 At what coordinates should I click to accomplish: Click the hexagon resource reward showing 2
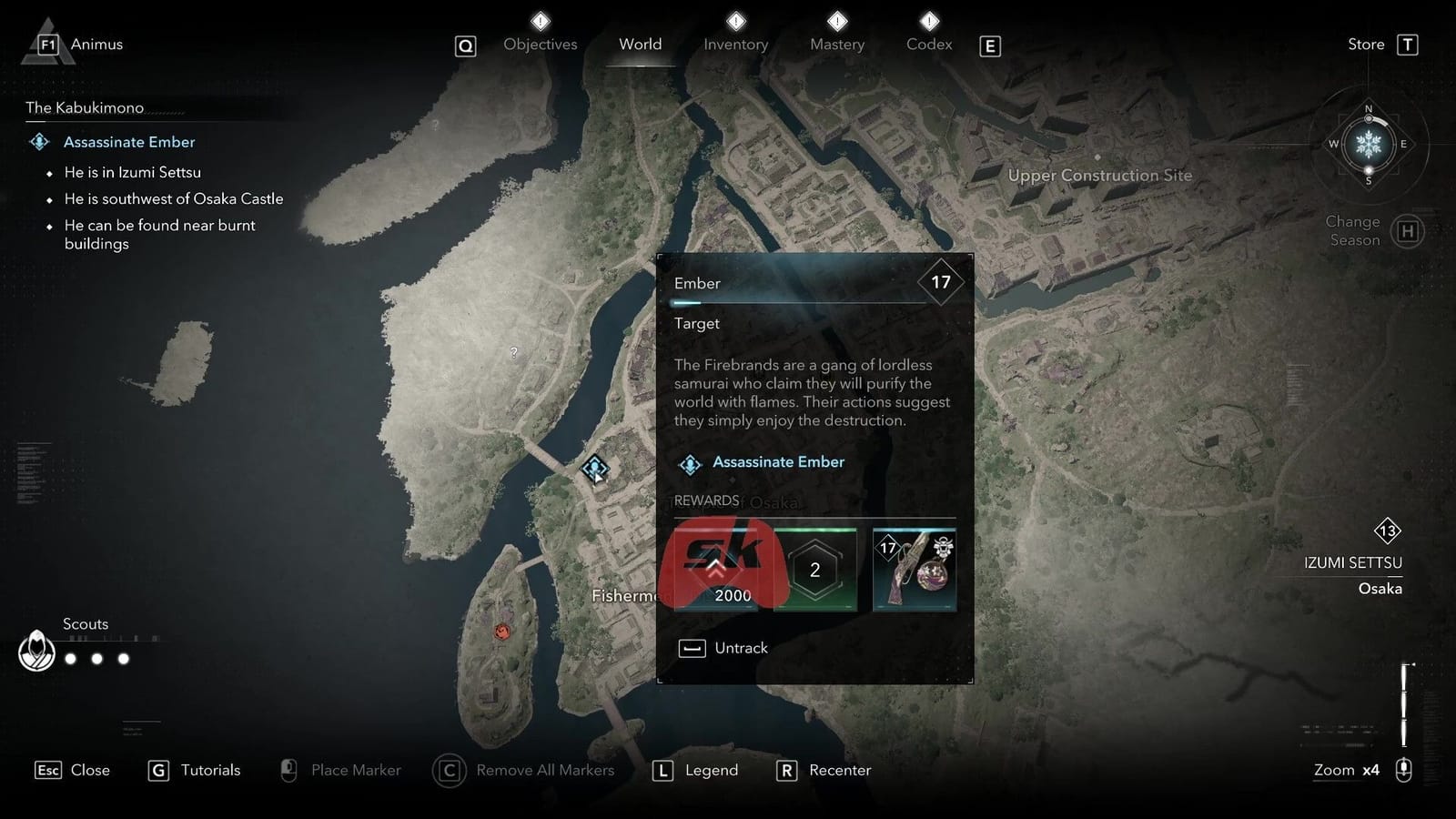pos(814,569)
